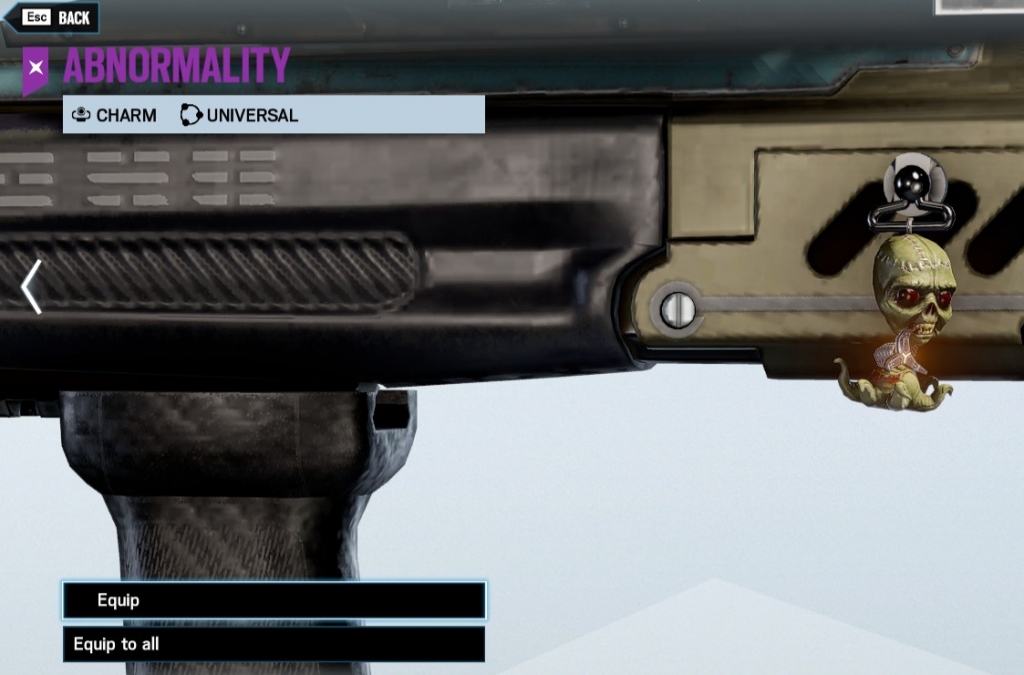Equip the Abnormality charm
The height and width of the screenshot is (675, 1024).
pos(274,600)
